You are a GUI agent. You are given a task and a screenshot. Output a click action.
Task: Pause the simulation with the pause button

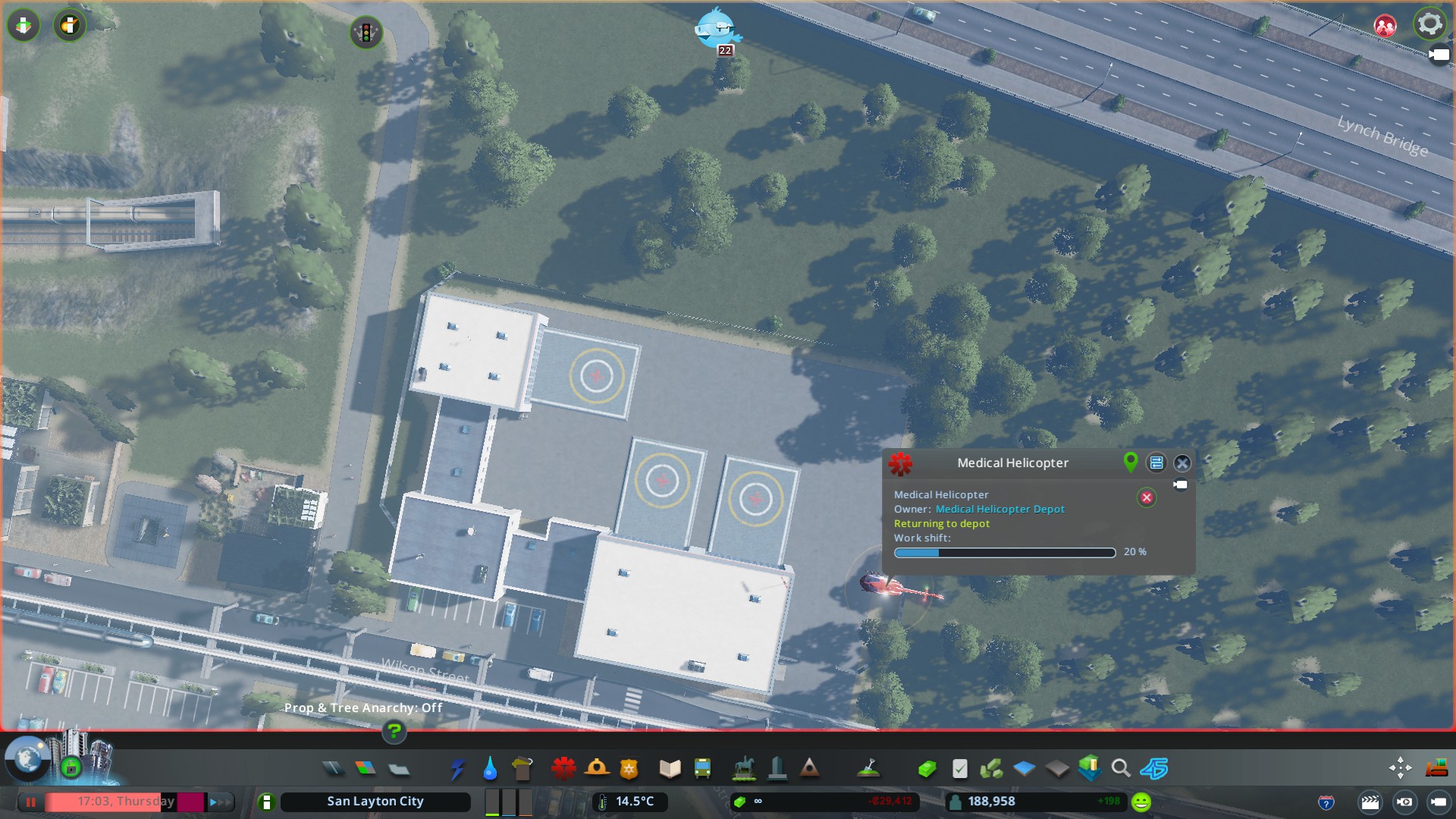31,802
